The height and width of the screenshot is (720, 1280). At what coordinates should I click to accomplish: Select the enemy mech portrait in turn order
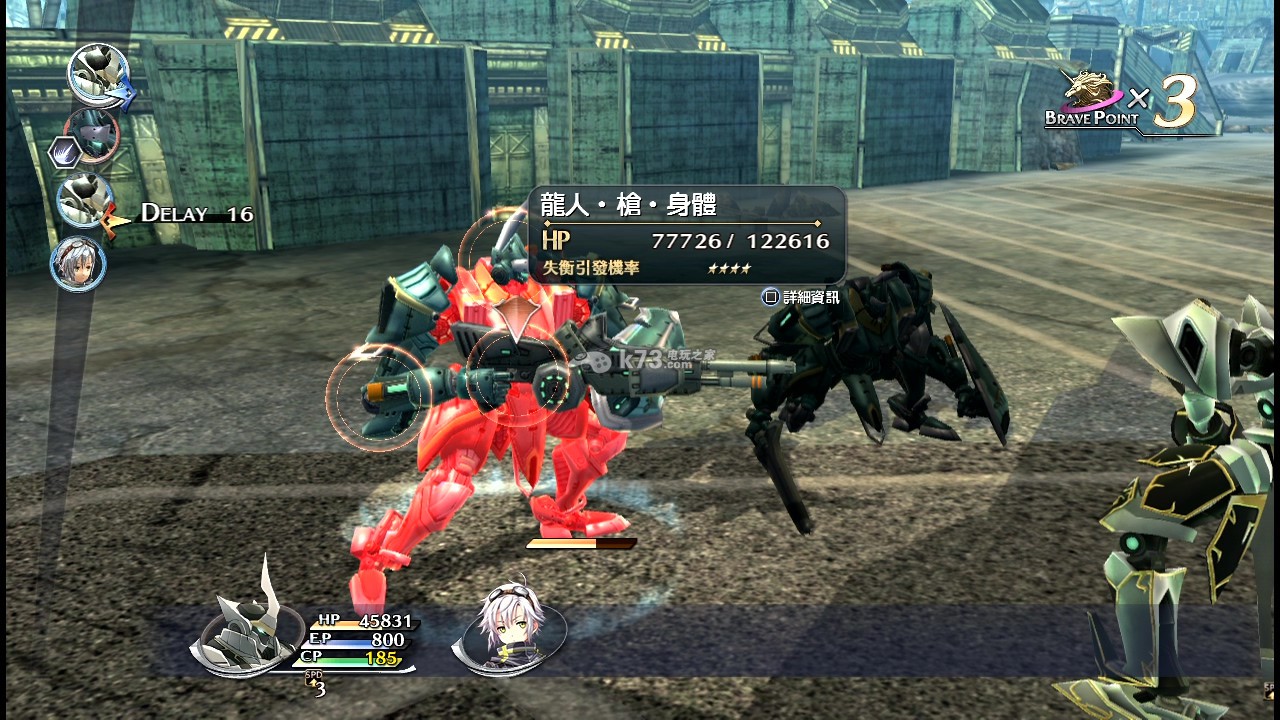(x=92, y=136)
